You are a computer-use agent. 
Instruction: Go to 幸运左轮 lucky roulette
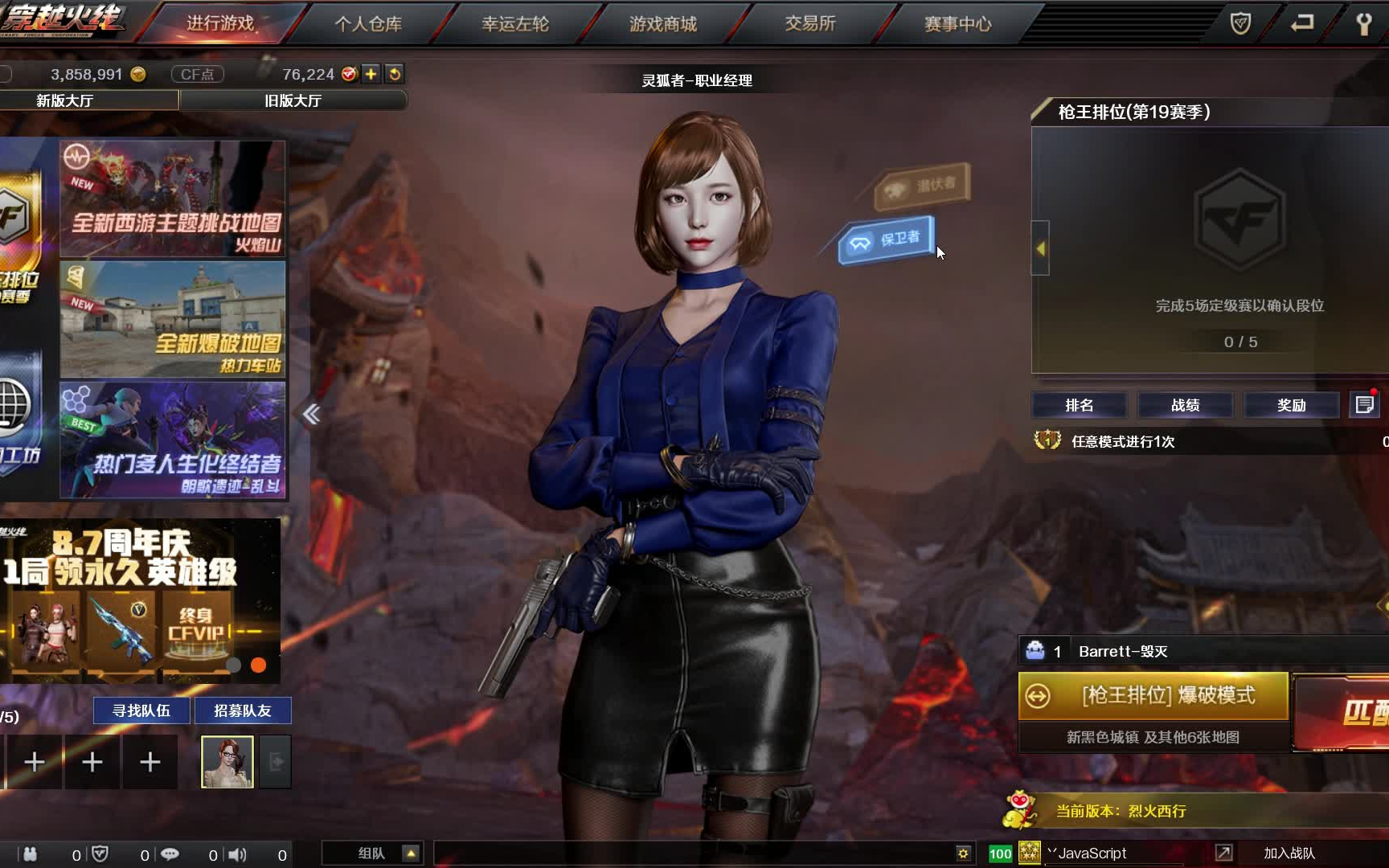coord(515,23)
